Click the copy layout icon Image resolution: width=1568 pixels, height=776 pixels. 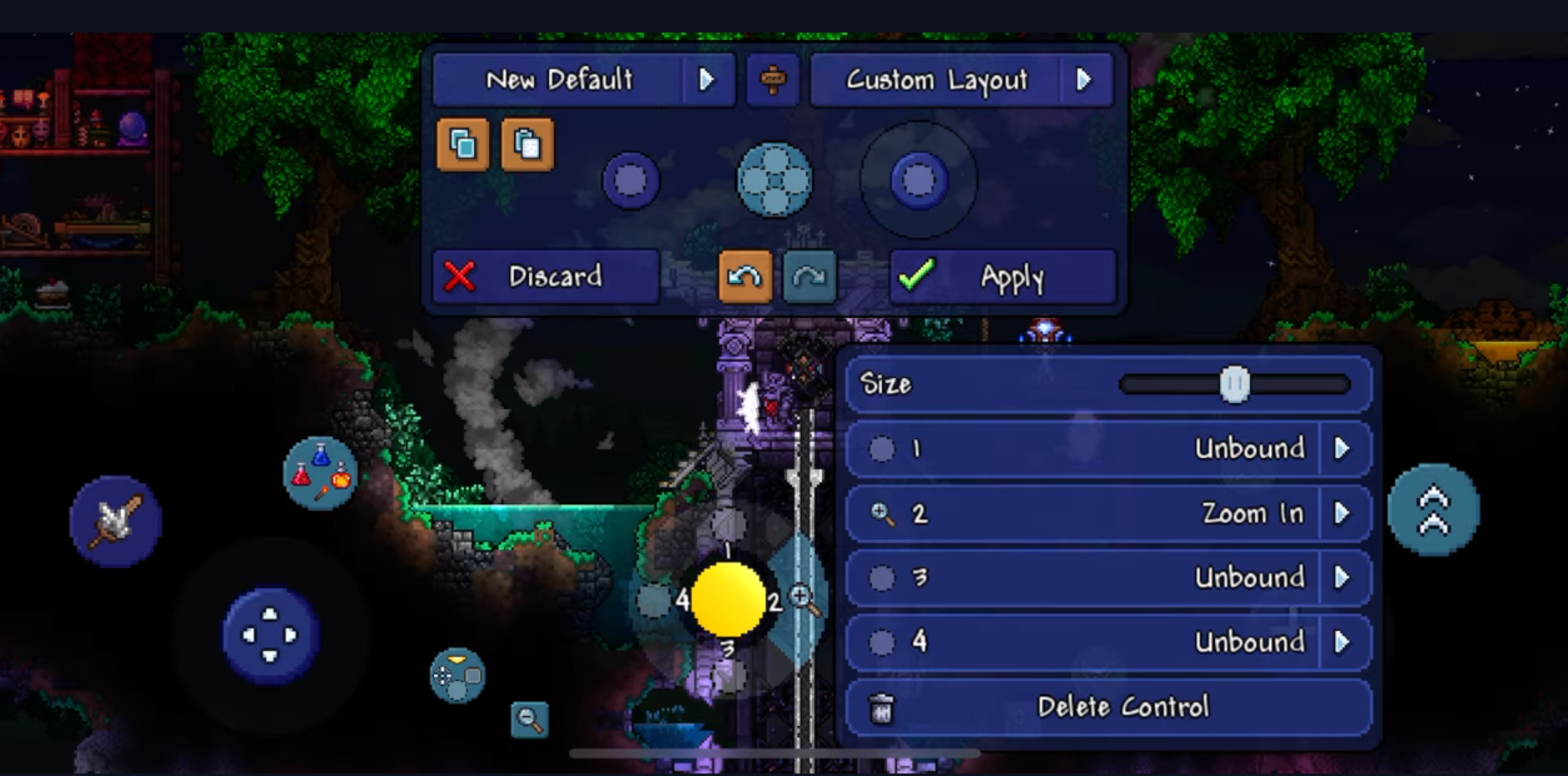click(x=463, y=145)
